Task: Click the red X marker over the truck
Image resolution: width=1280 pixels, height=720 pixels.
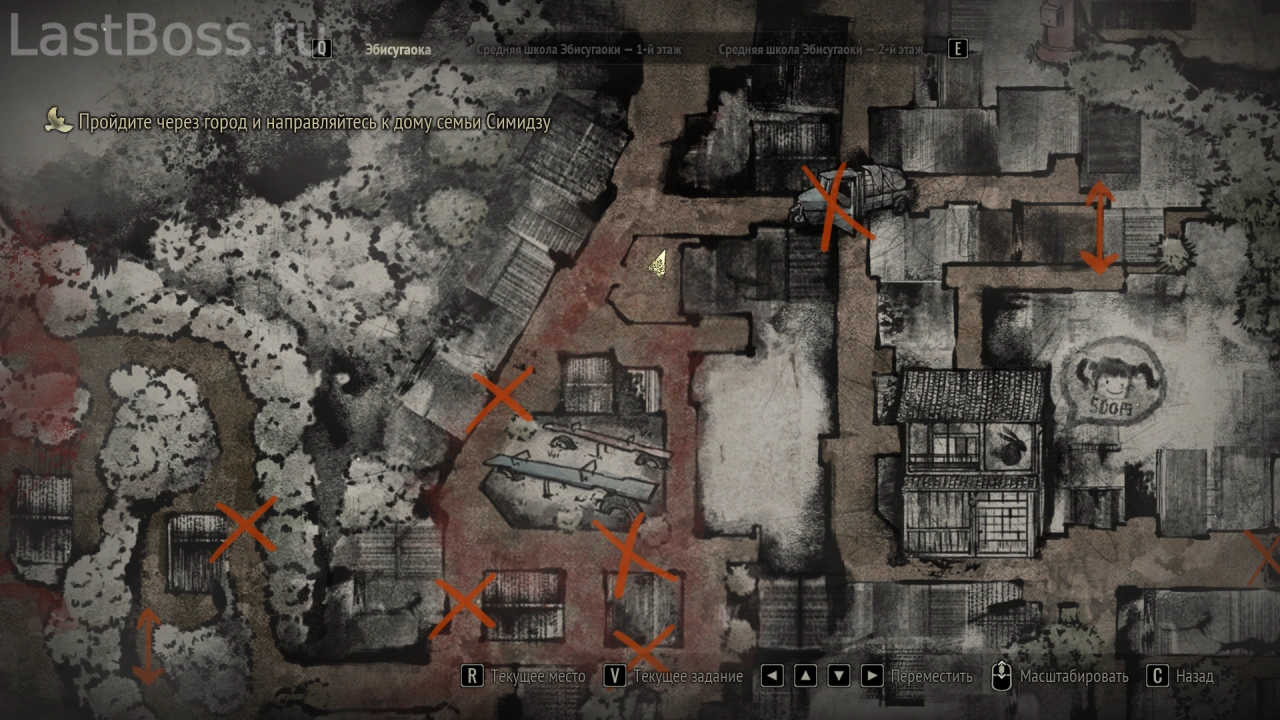Action: (833, 207)
